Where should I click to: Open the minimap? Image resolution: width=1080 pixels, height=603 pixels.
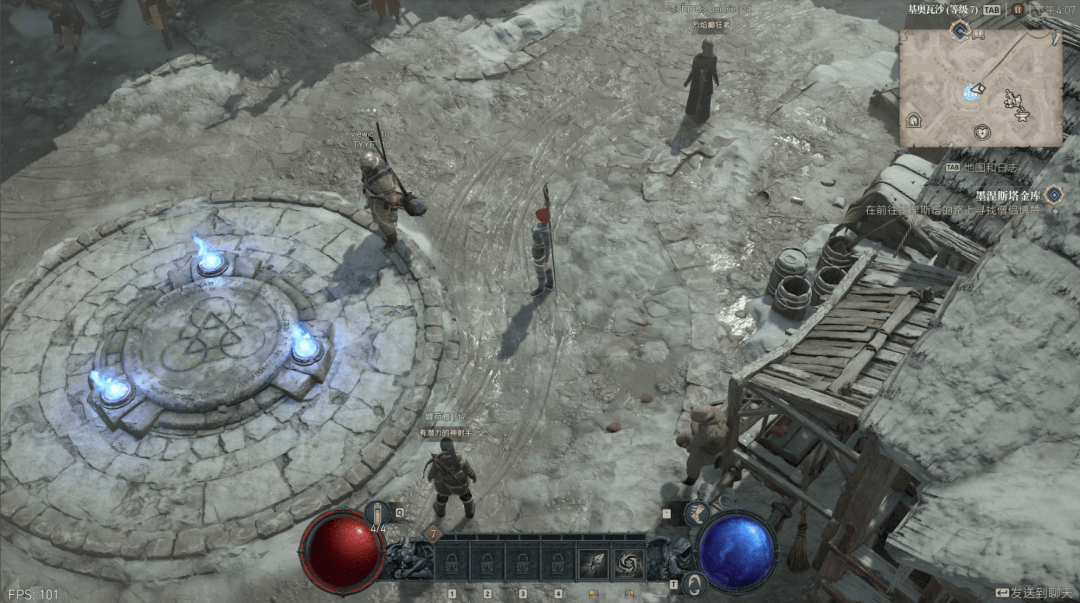click(980, 88)
